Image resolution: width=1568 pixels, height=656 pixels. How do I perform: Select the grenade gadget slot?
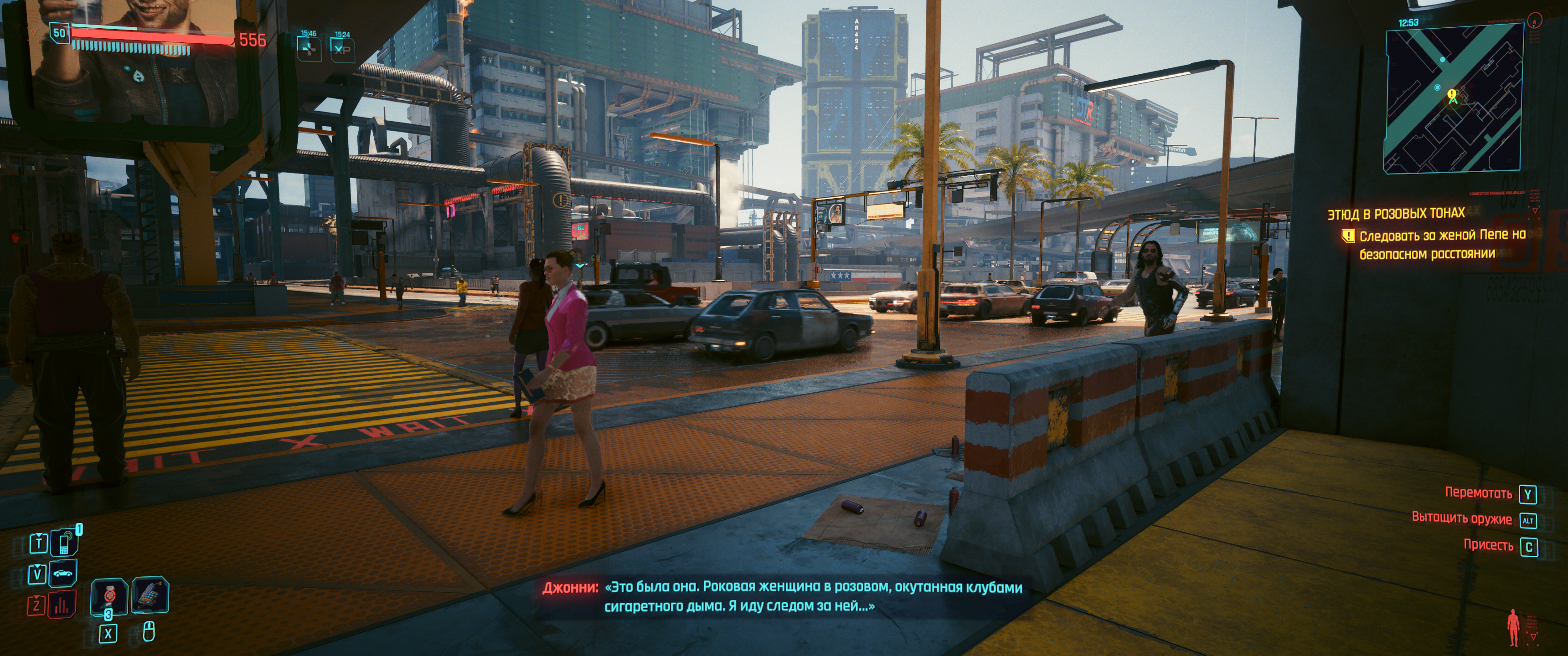[x=150, y=594]
